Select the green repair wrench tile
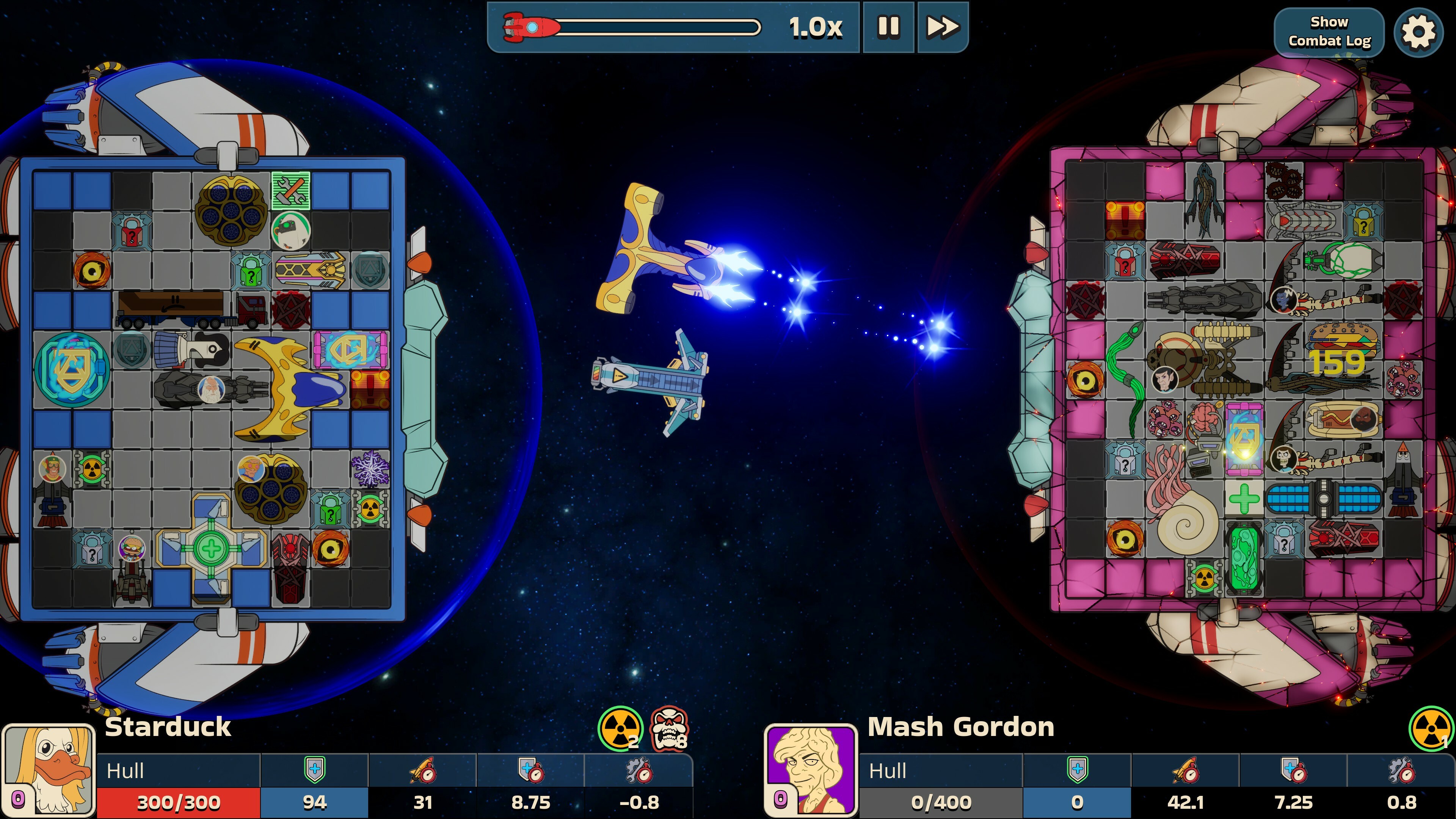This screenshot has height=819, width=1456. point(290,190)
